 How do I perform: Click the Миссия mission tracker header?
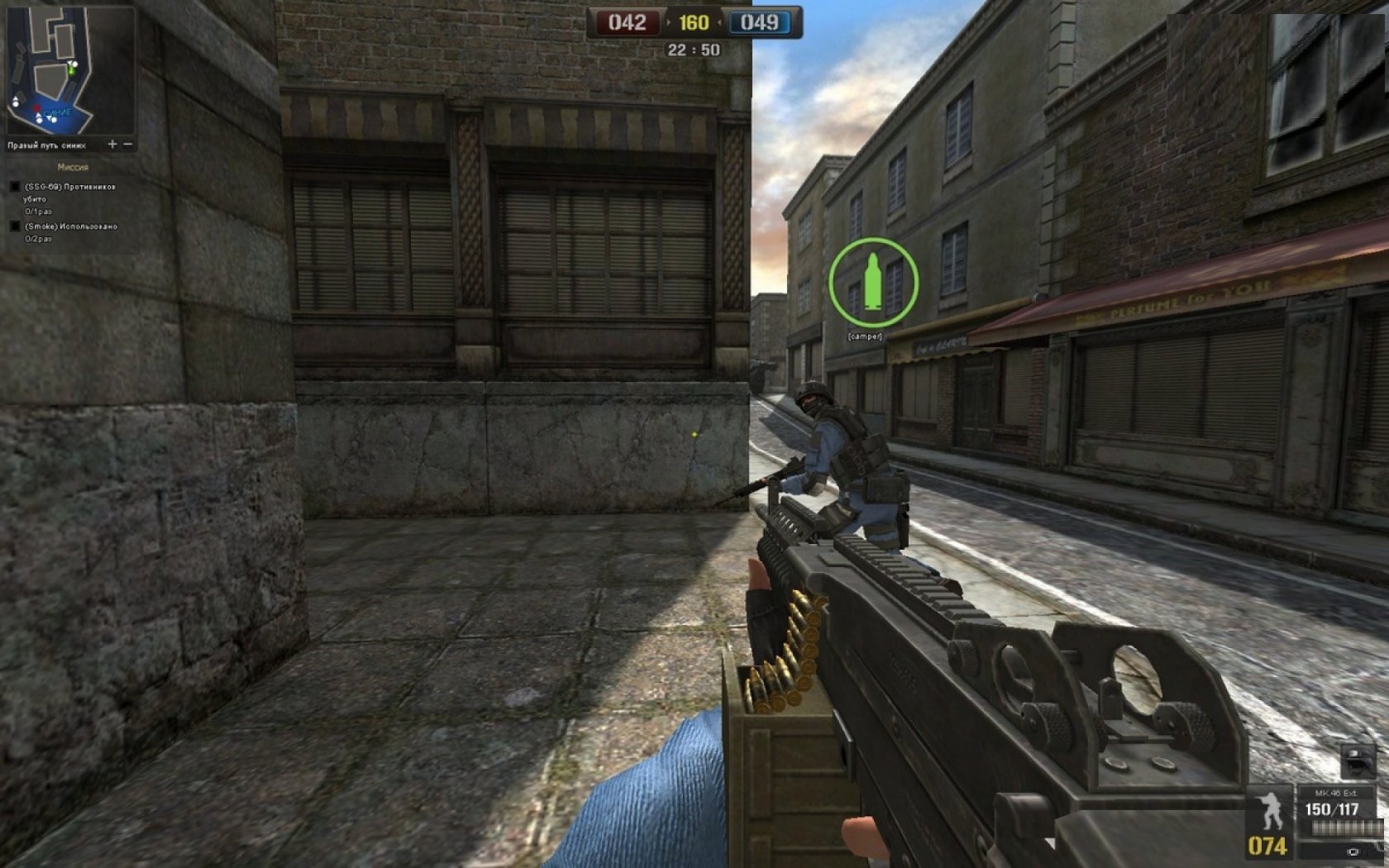coord(73,167)
